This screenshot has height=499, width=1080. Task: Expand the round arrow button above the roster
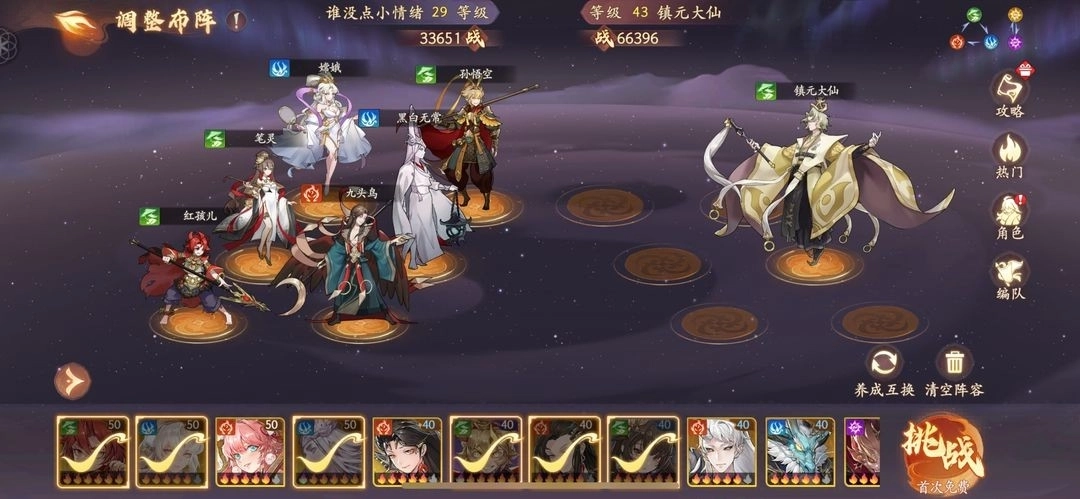pos(72,380)
